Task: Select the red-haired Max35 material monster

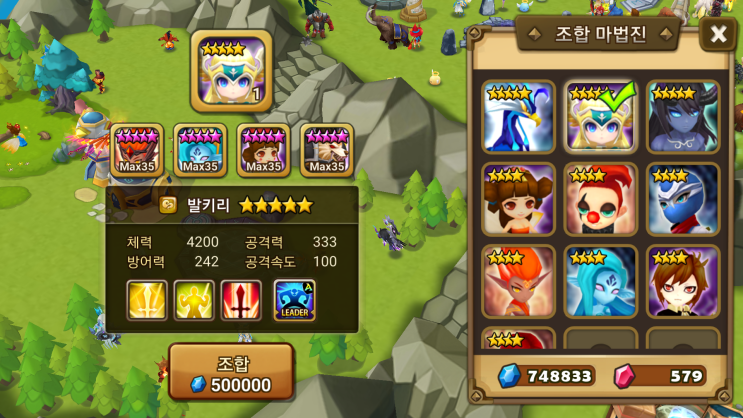Action: [x=137, y=150]
